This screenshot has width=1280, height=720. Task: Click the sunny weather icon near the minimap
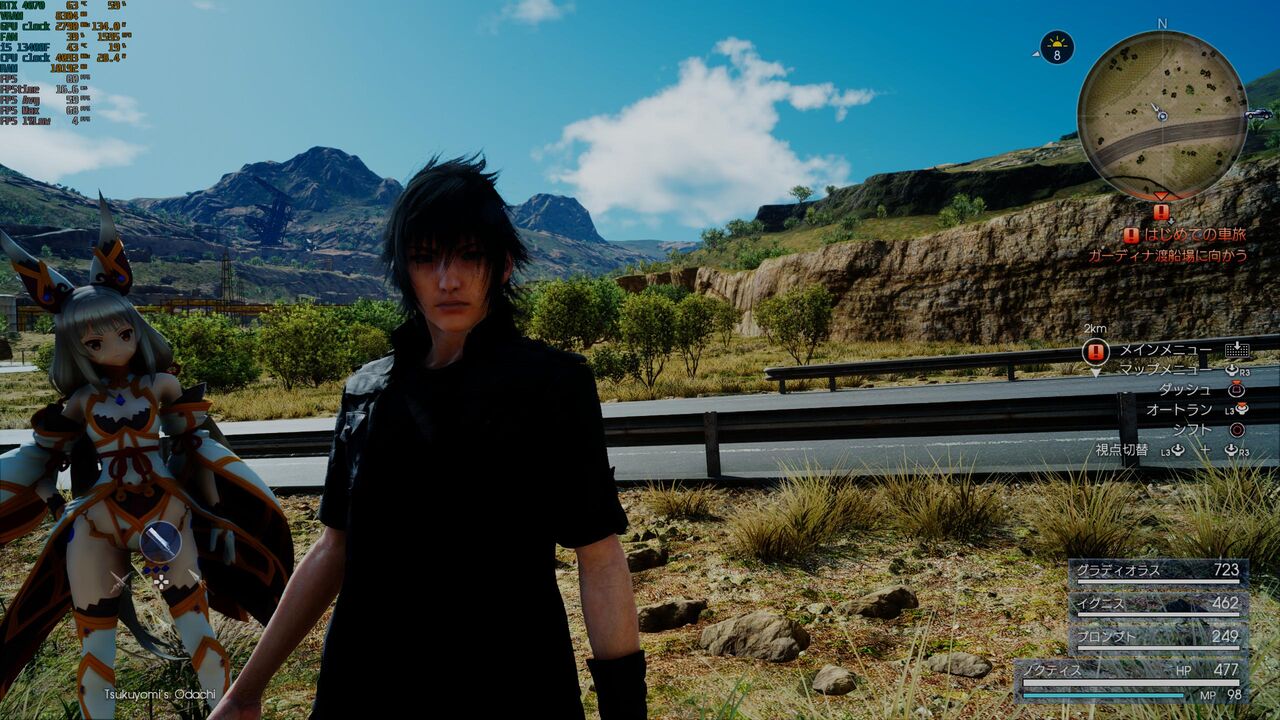coord(1056,45)
